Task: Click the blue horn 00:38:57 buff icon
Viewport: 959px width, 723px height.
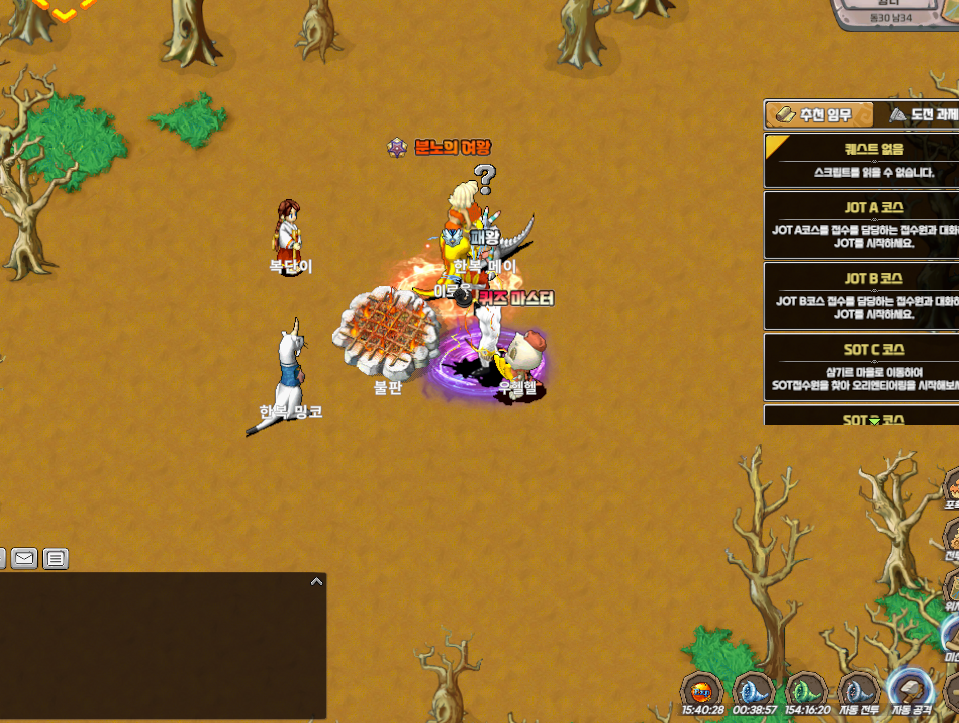Action: click(754, 690)
